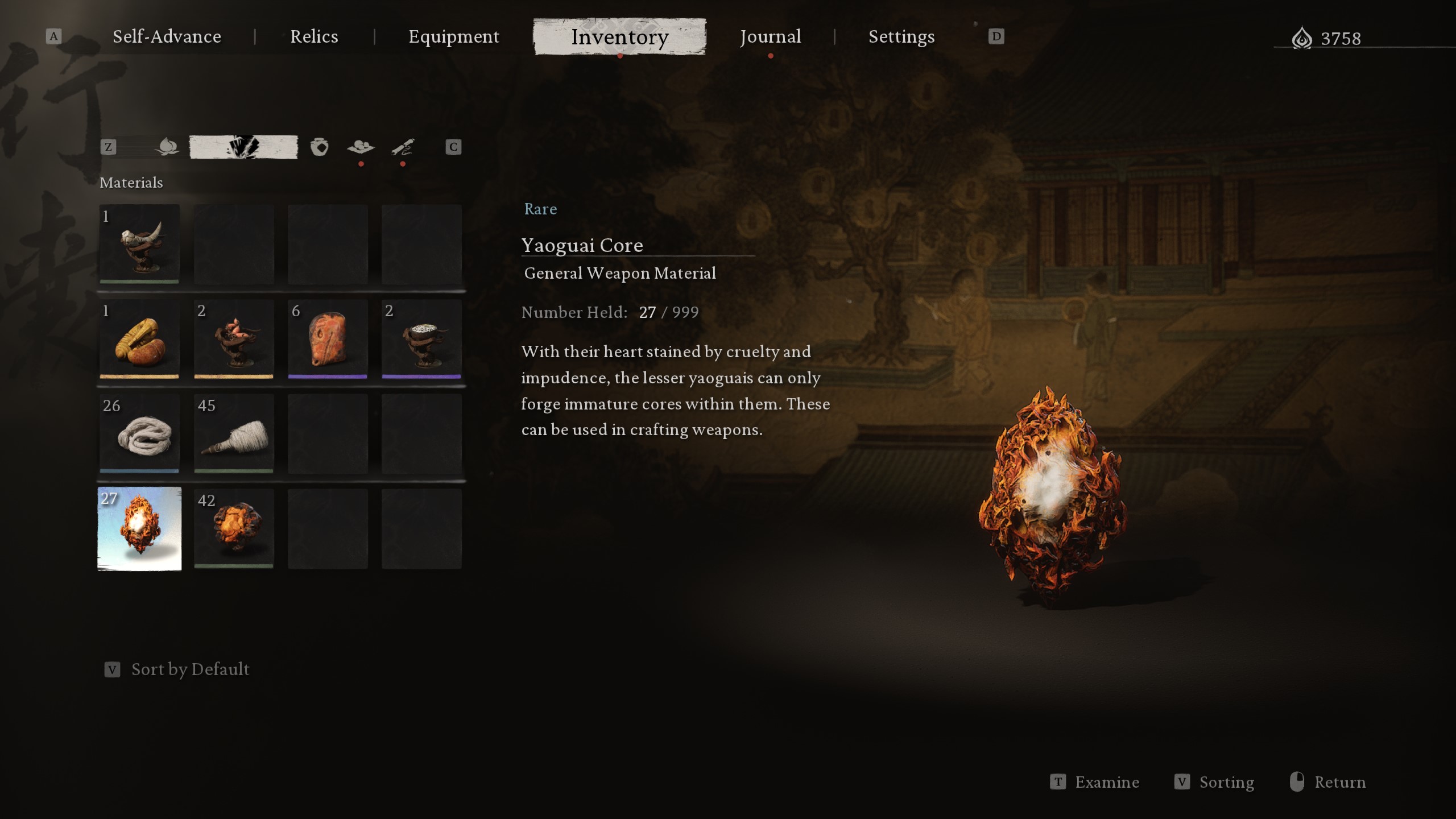Pick the white-topped bowl on stand item
The height and width of the screenshot is (819, 1456).
pyautogui.click(x=421, y=340)
